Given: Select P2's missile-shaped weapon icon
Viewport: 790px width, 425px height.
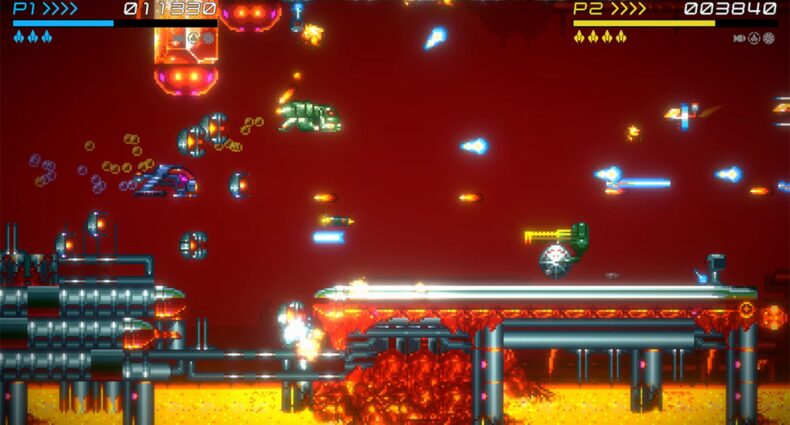Looking at the screenshot, I should pos(740,38).
